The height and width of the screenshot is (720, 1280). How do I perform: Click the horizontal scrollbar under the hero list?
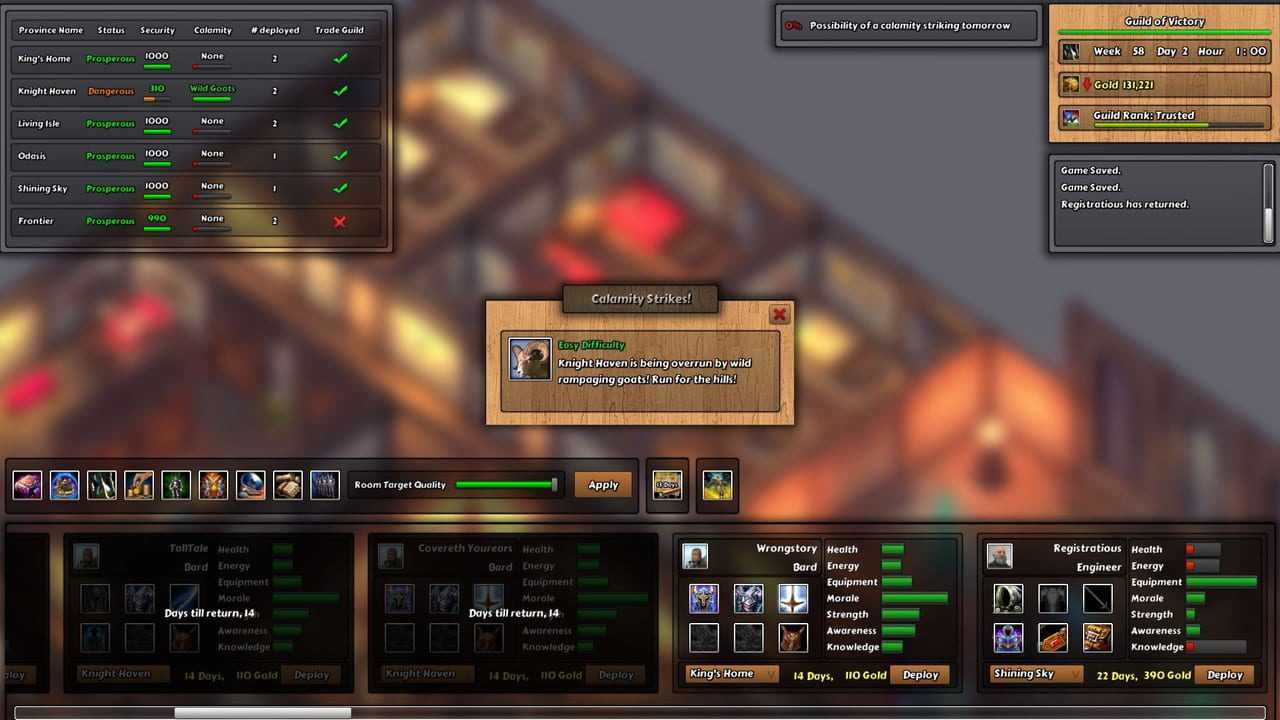(x=262, y=713)
